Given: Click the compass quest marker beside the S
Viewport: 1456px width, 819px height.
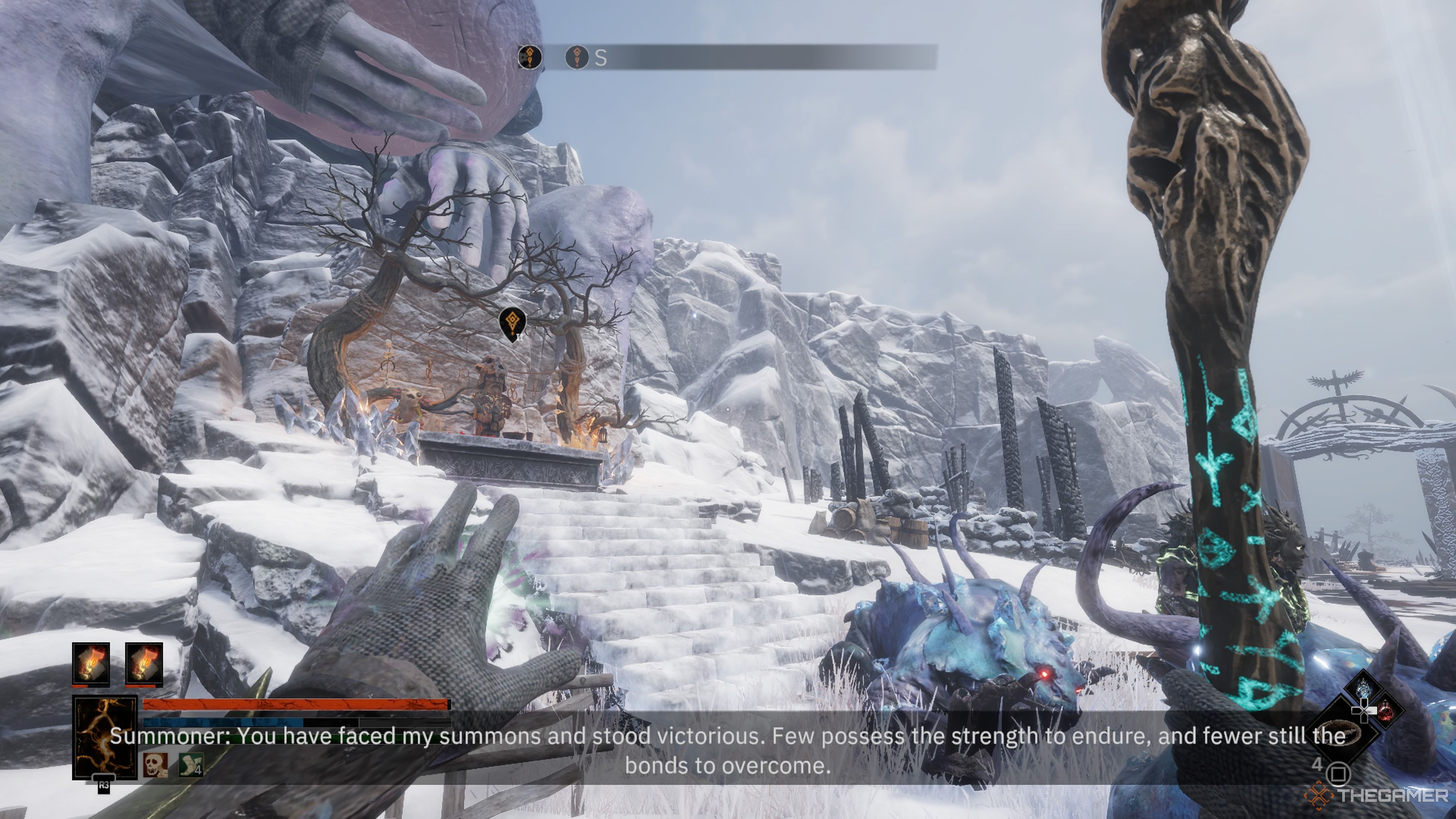Looking at the screenshot, I should [576, 57].
